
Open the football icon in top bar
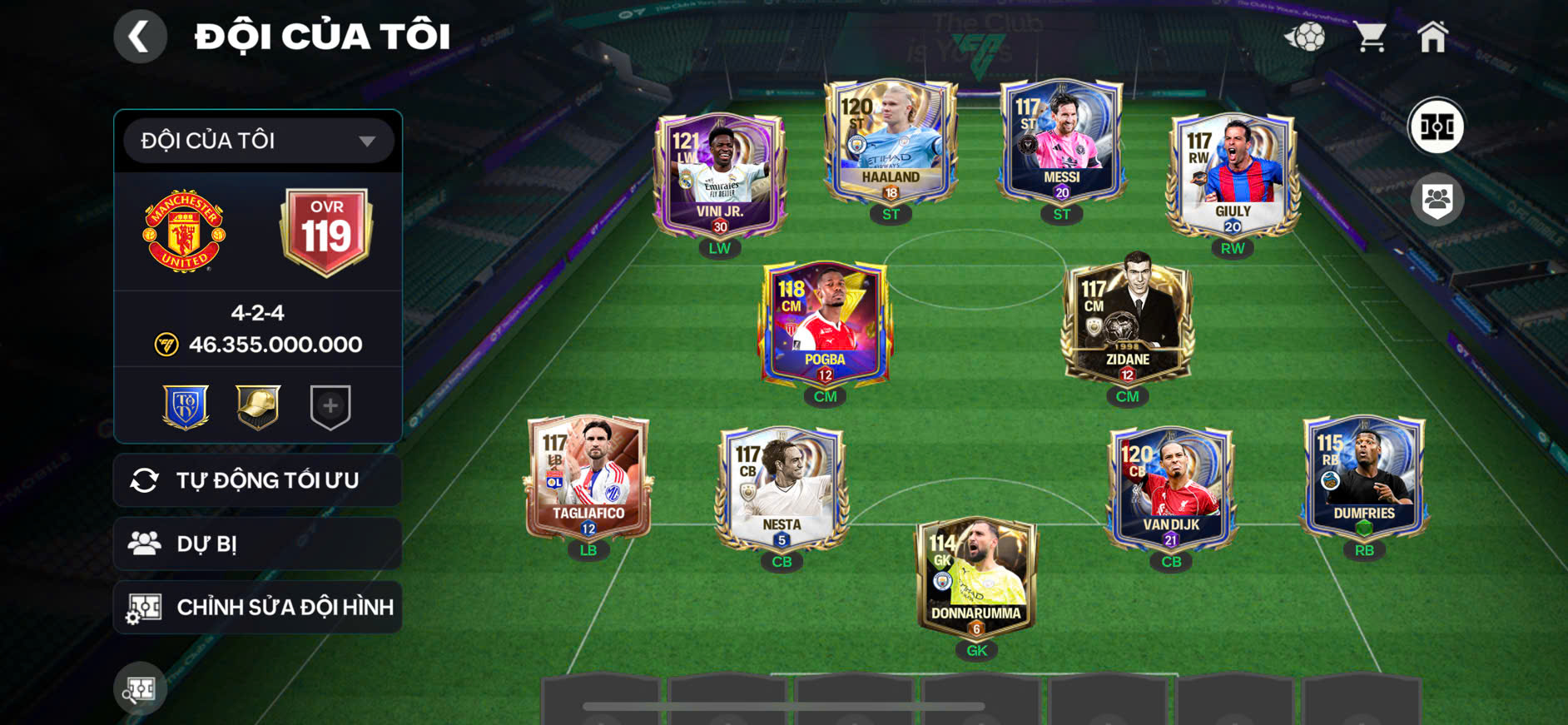[x=1305, y=37]
